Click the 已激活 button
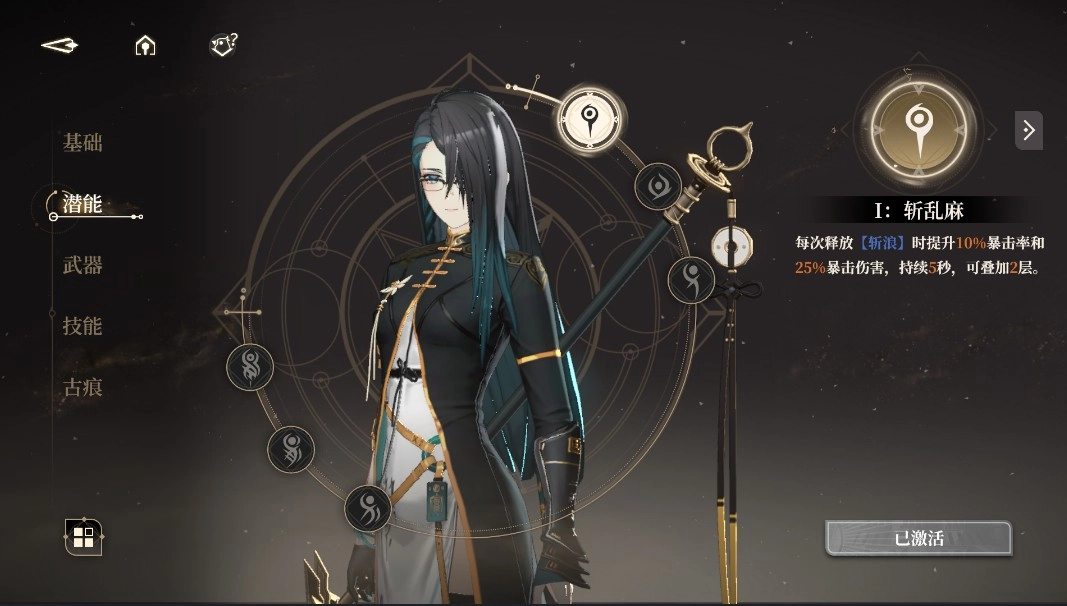This screenshot has height=606, width=1067. pyautogui.click(x=918, y=538)
